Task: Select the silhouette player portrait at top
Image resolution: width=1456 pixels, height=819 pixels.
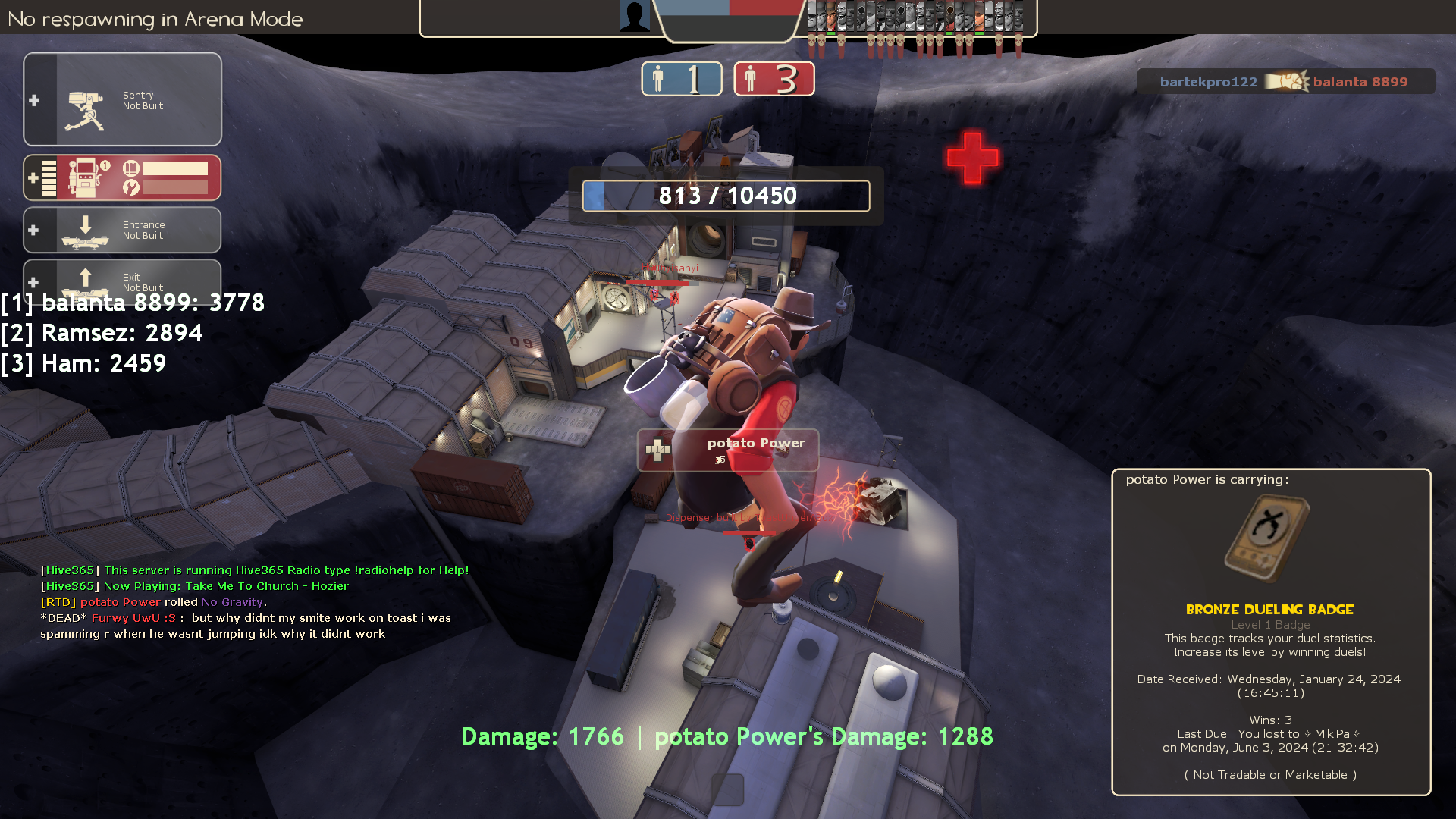Action: 634,16
